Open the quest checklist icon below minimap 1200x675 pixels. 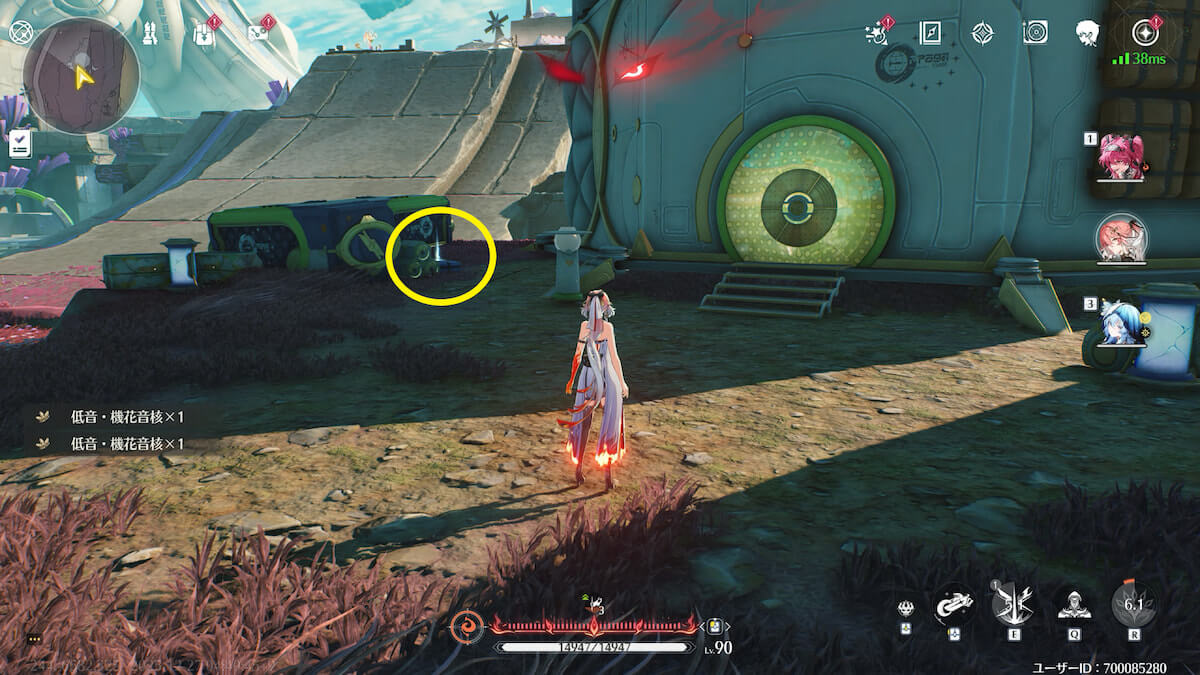[20, 144]
